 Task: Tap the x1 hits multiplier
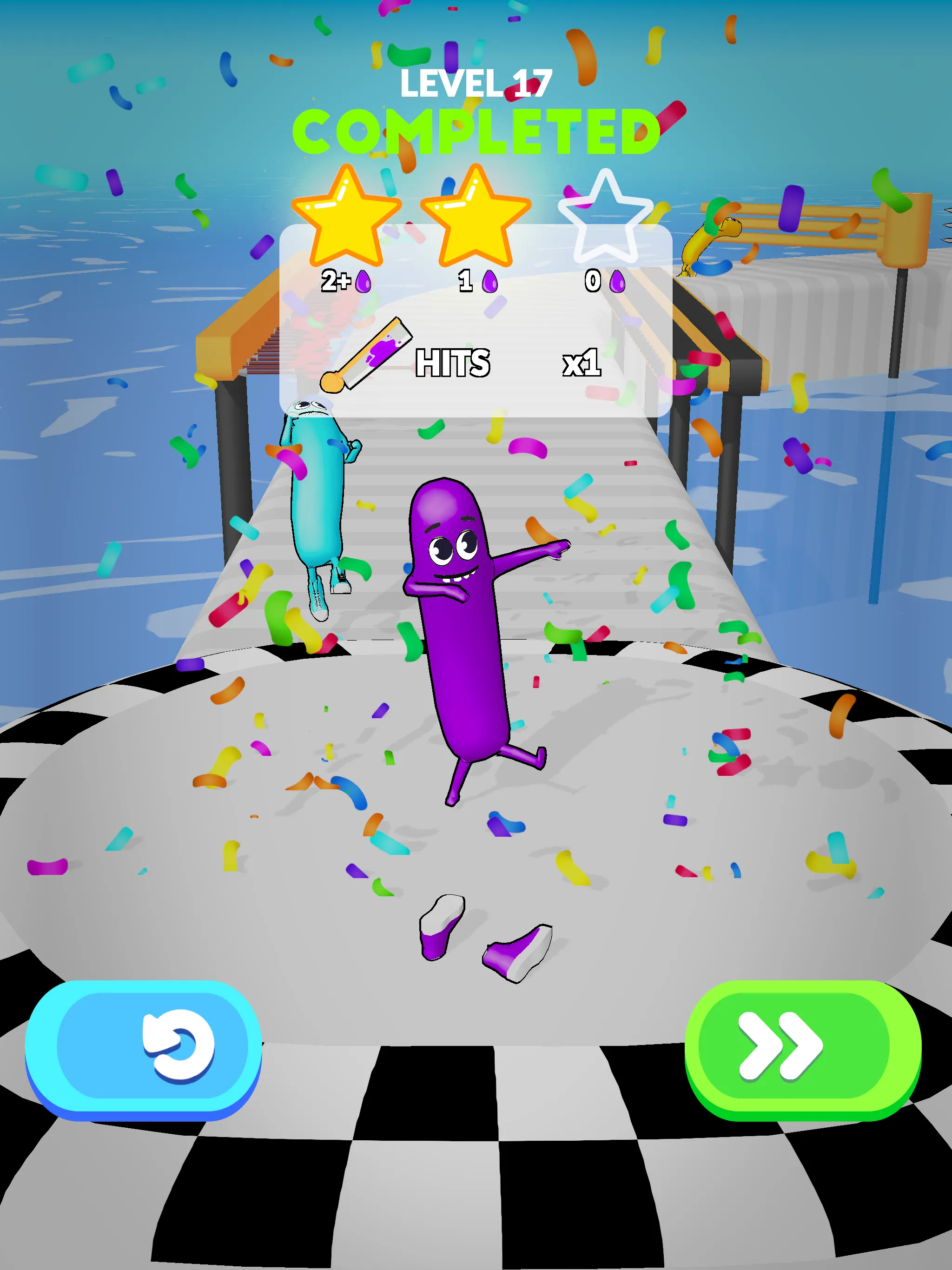click(583, 363)
